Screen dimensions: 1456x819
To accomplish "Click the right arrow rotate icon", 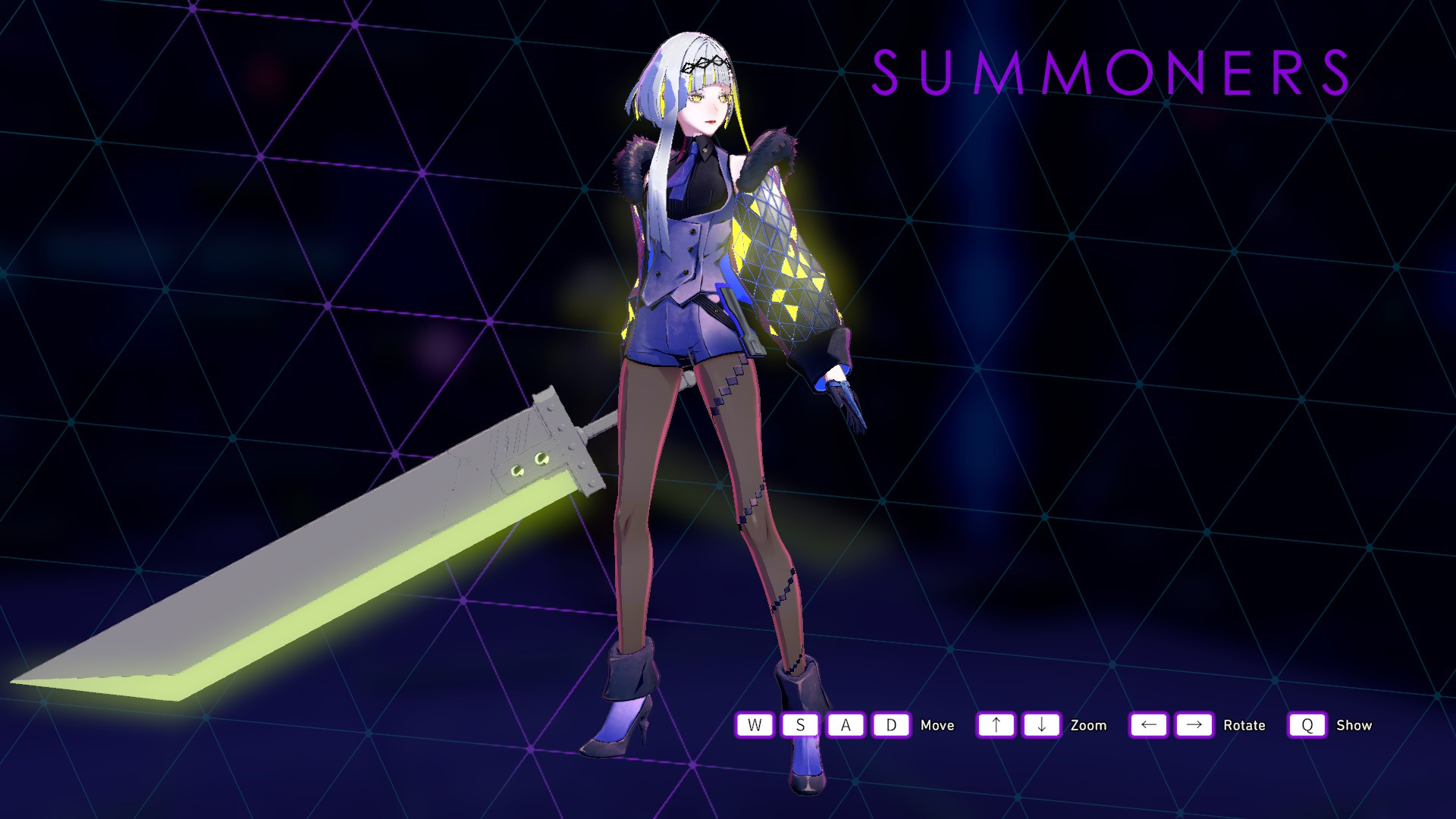I will (1193, 725).
